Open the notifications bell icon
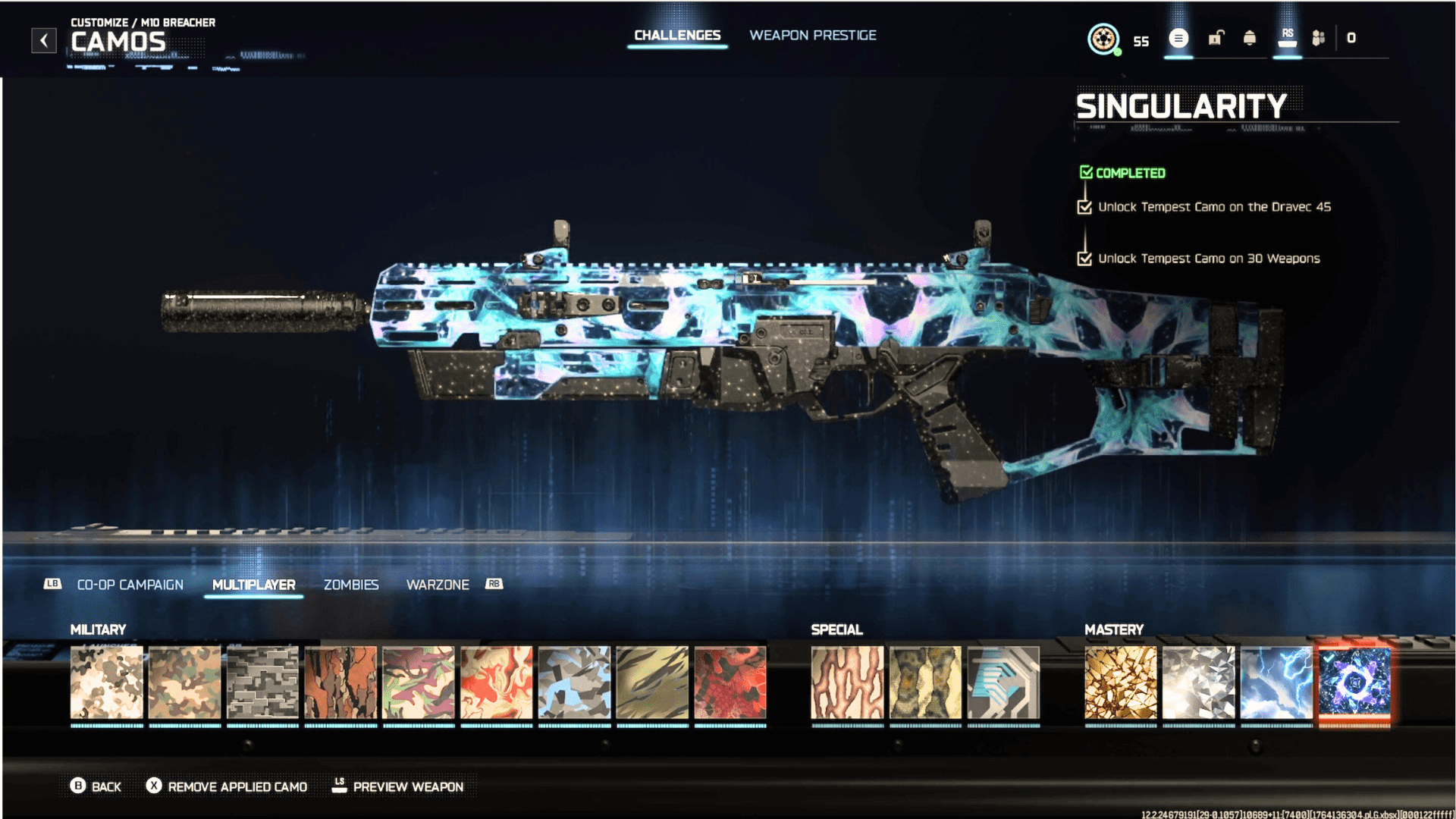The height and width of the screenshot is (819, 1456). coord(1249,38)
